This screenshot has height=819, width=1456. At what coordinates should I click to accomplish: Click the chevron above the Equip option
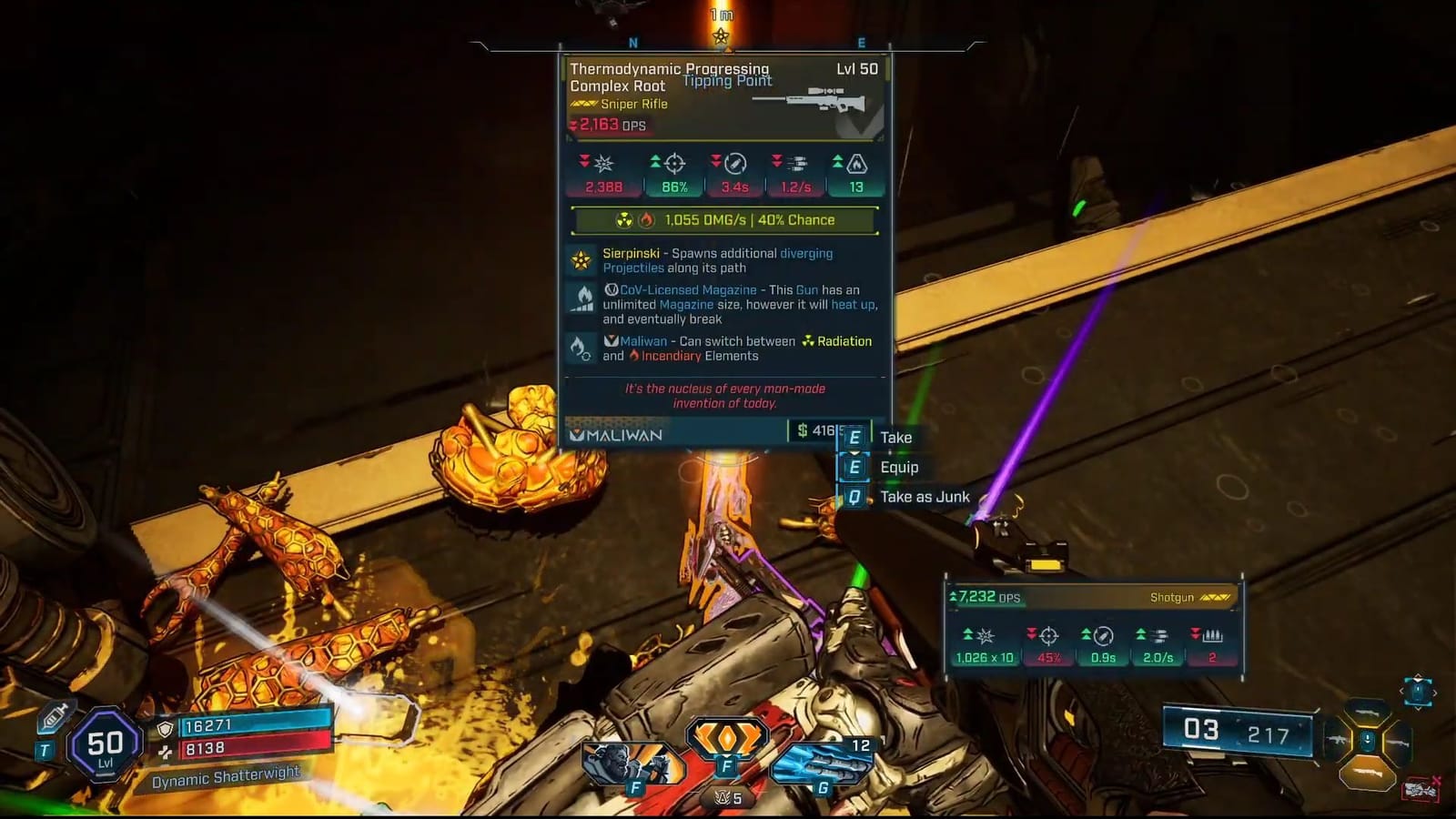[x=854, y=452]
